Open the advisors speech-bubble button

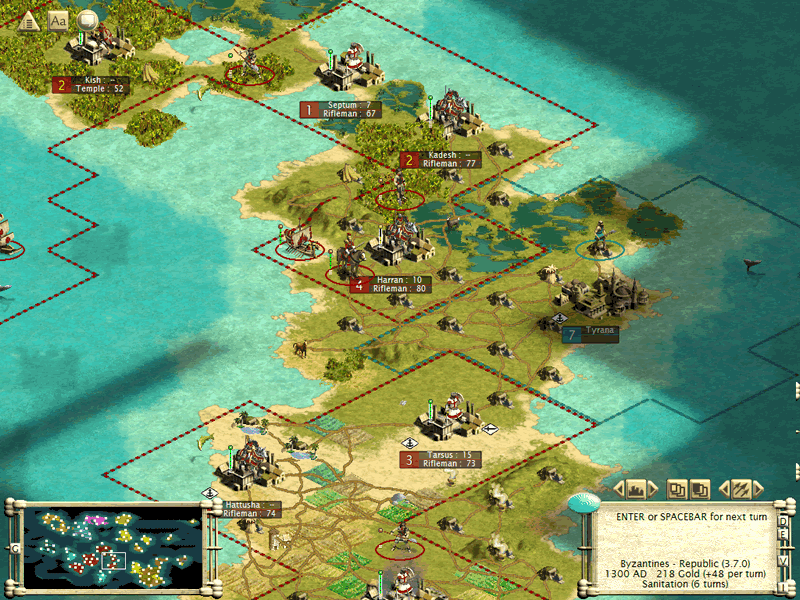(88, 21)
